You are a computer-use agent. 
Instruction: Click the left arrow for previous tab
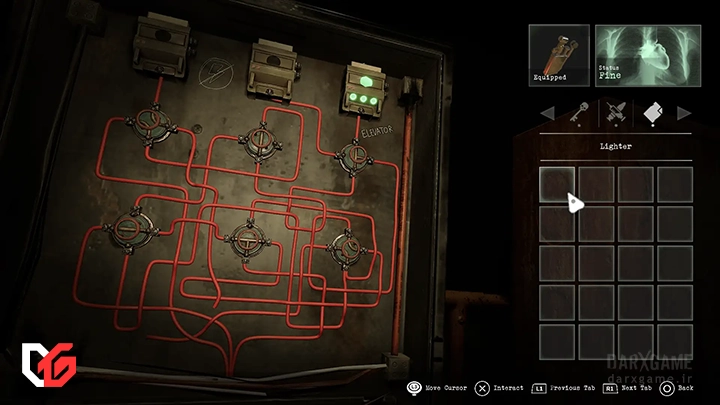546,112
